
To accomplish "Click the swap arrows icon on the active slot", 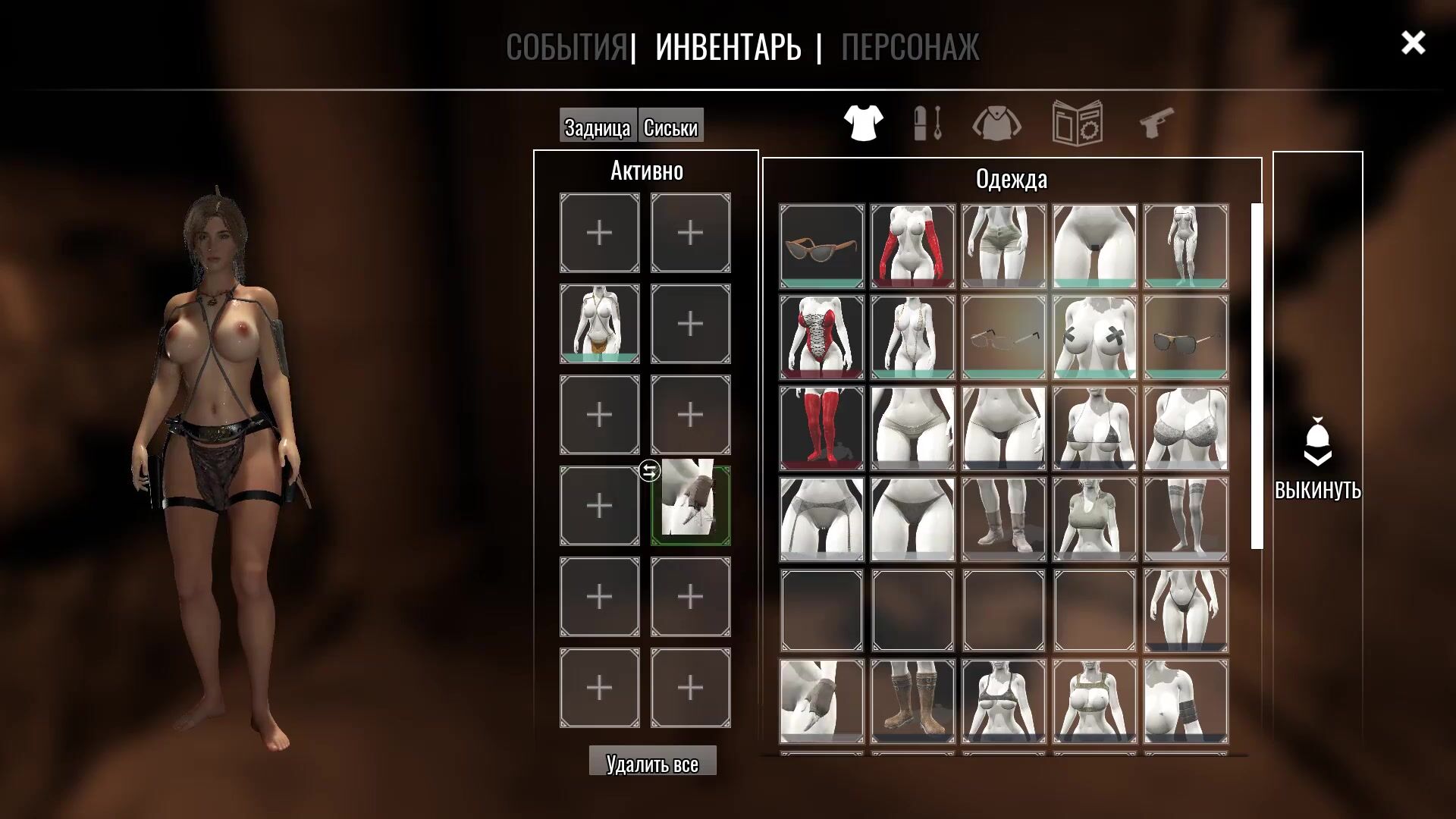I will coord(649,471).
